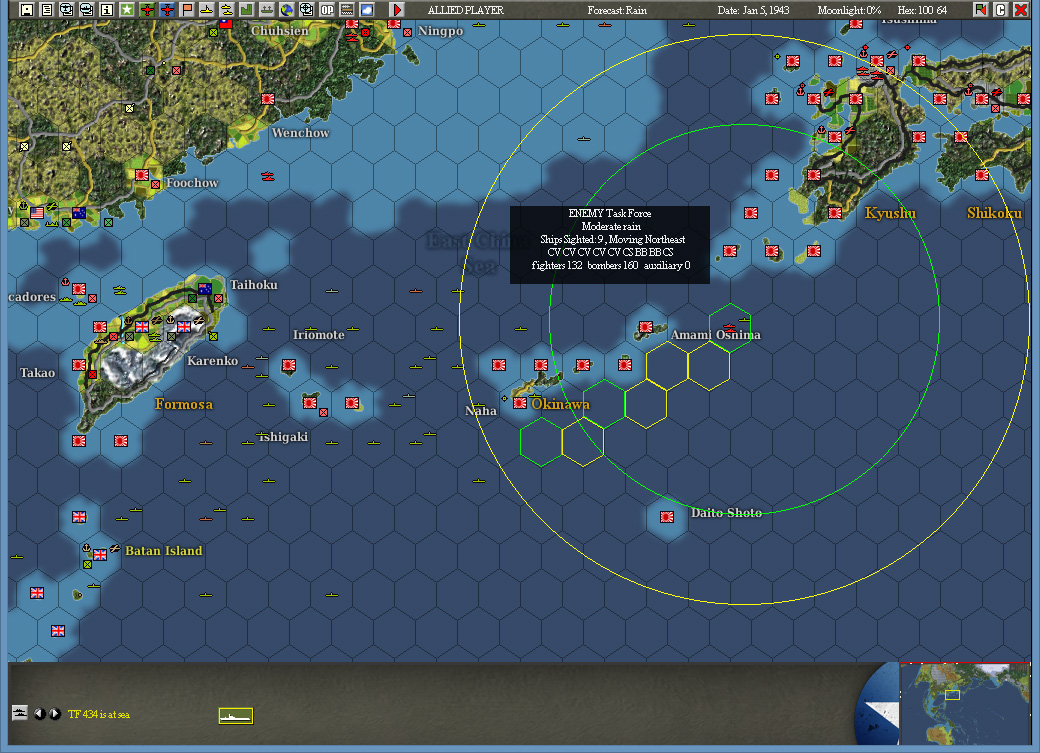Click the floppy disk save icon
Image resolution: width=1040 pixels, height=753 pixels.
[27, 10]
